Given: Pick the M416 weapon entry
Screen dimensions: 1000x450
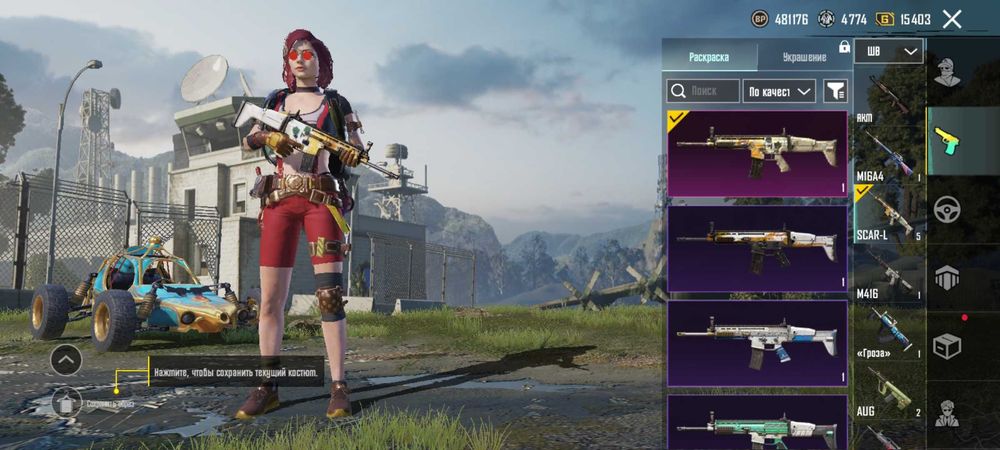Looking at the screenshot, I should 889,271.
